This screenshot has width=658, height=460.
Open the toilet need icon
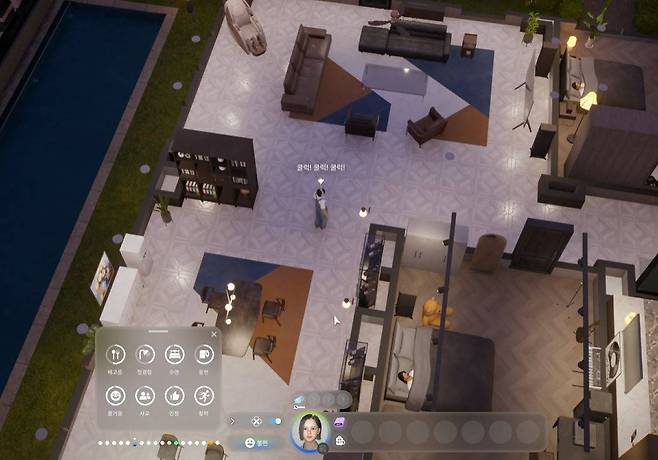pos(203,354)
